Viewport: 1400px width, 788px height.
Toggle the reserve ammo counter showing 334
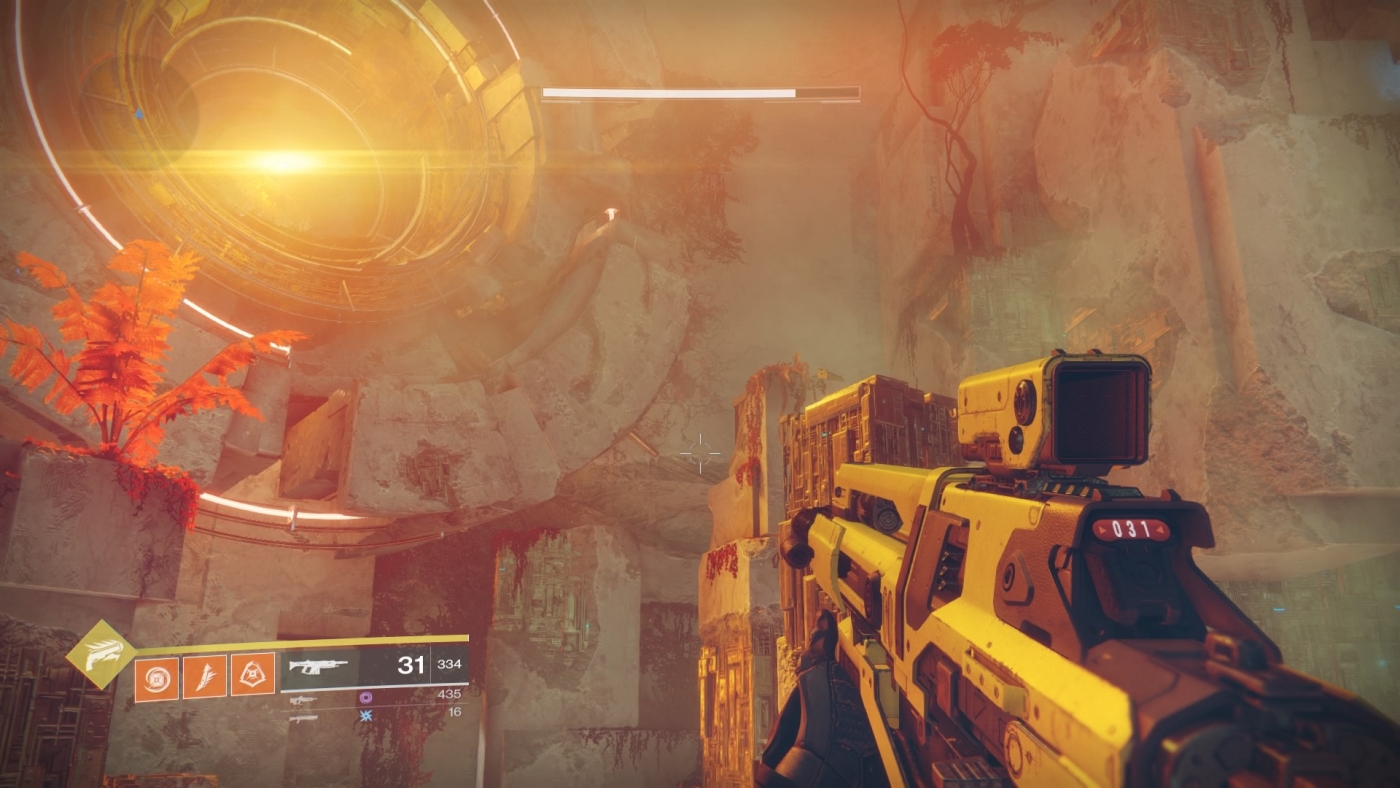pyautogui.click(x=451, y=665)
